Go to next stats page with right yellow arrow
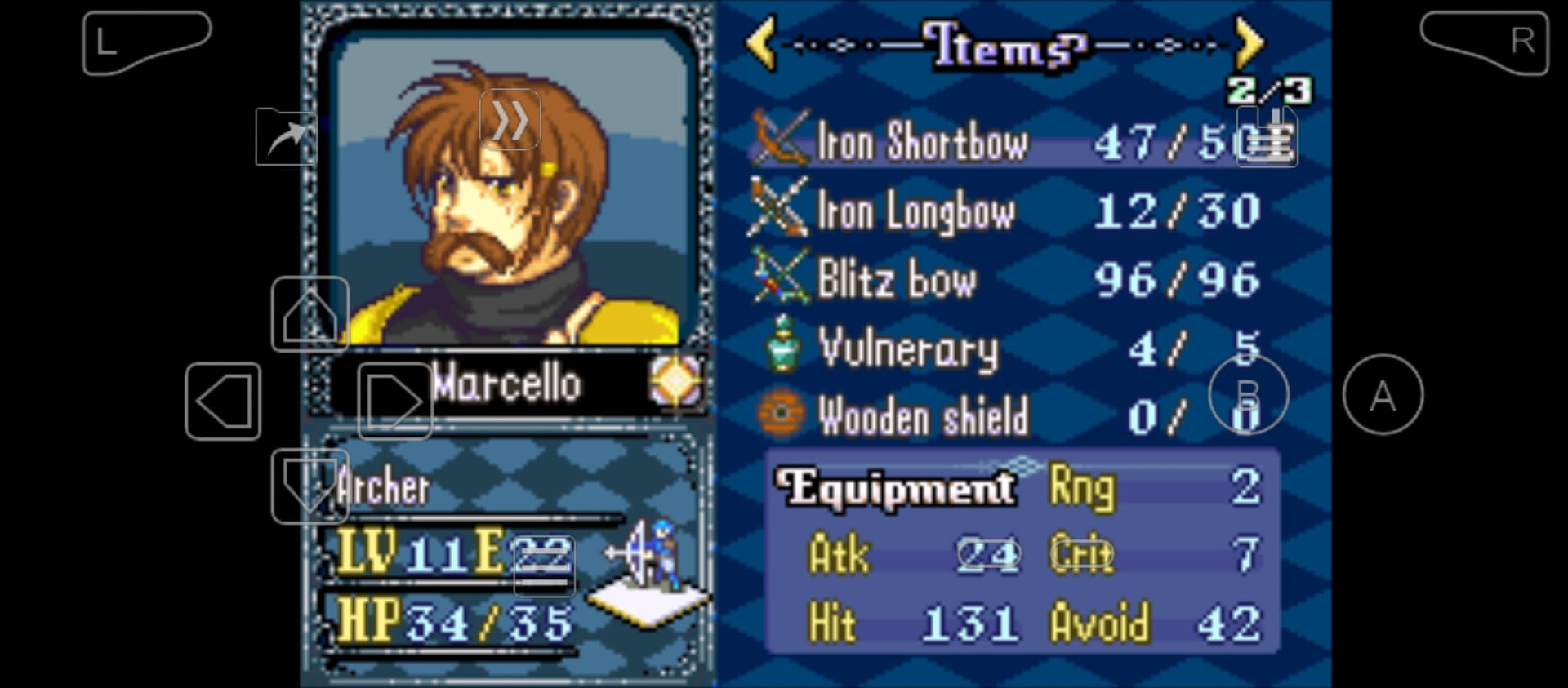The width and height of the screenshot is (1568, 688). 1249,43
